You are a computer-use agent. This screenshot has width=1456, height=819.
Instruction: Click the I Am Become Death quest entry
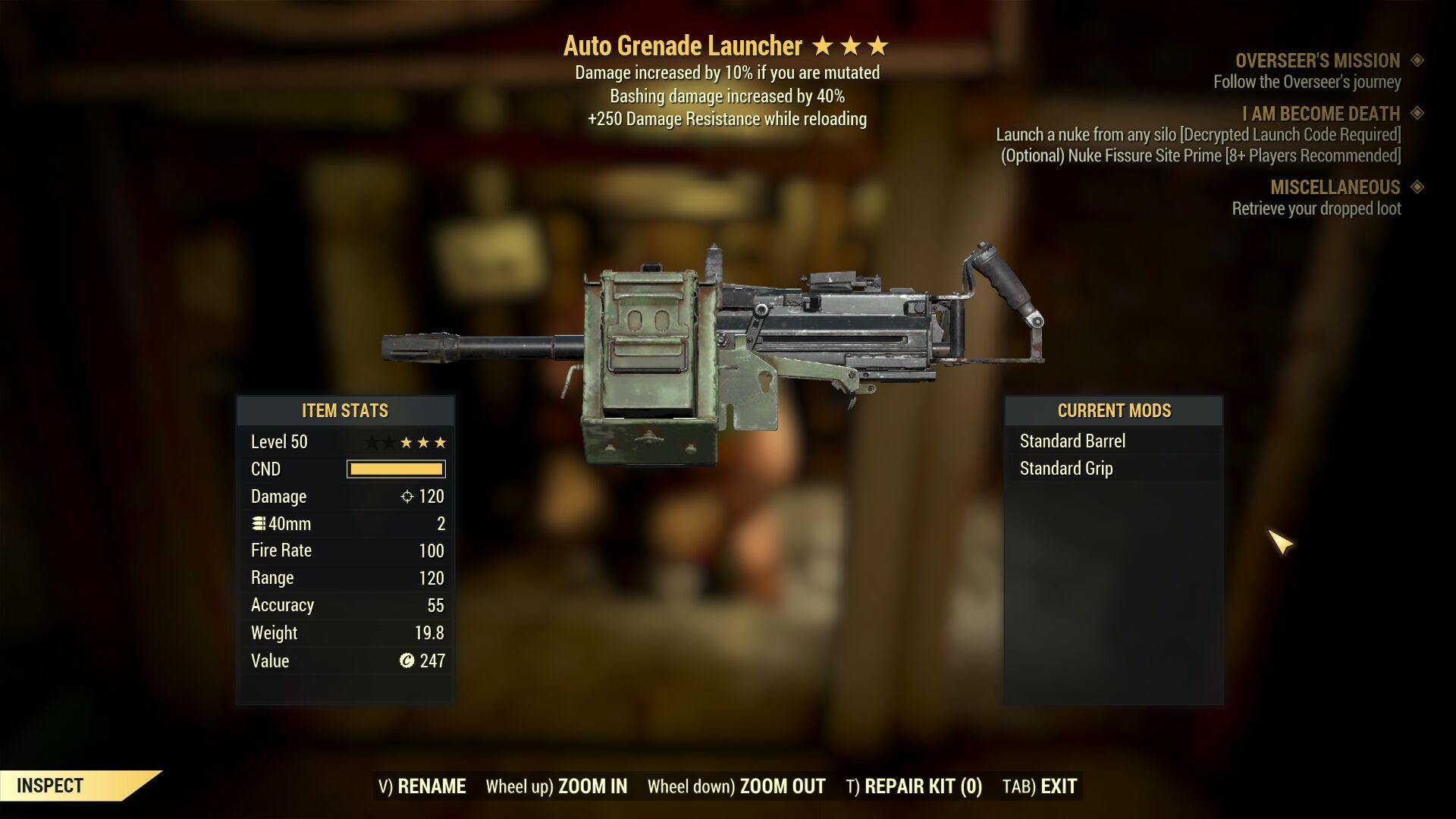click(x=1320, y=114)
